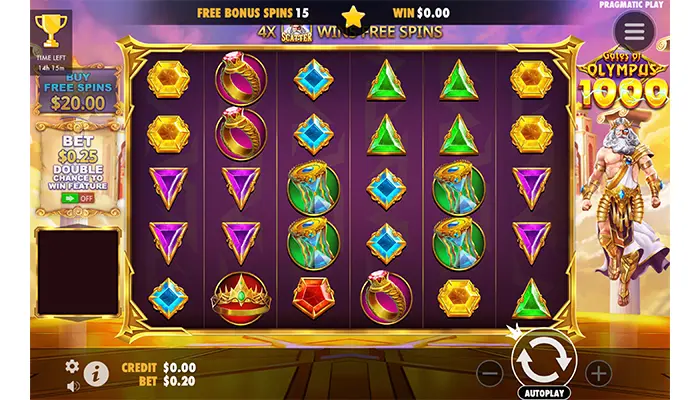Spin the reels

click(x=544, y=356)
